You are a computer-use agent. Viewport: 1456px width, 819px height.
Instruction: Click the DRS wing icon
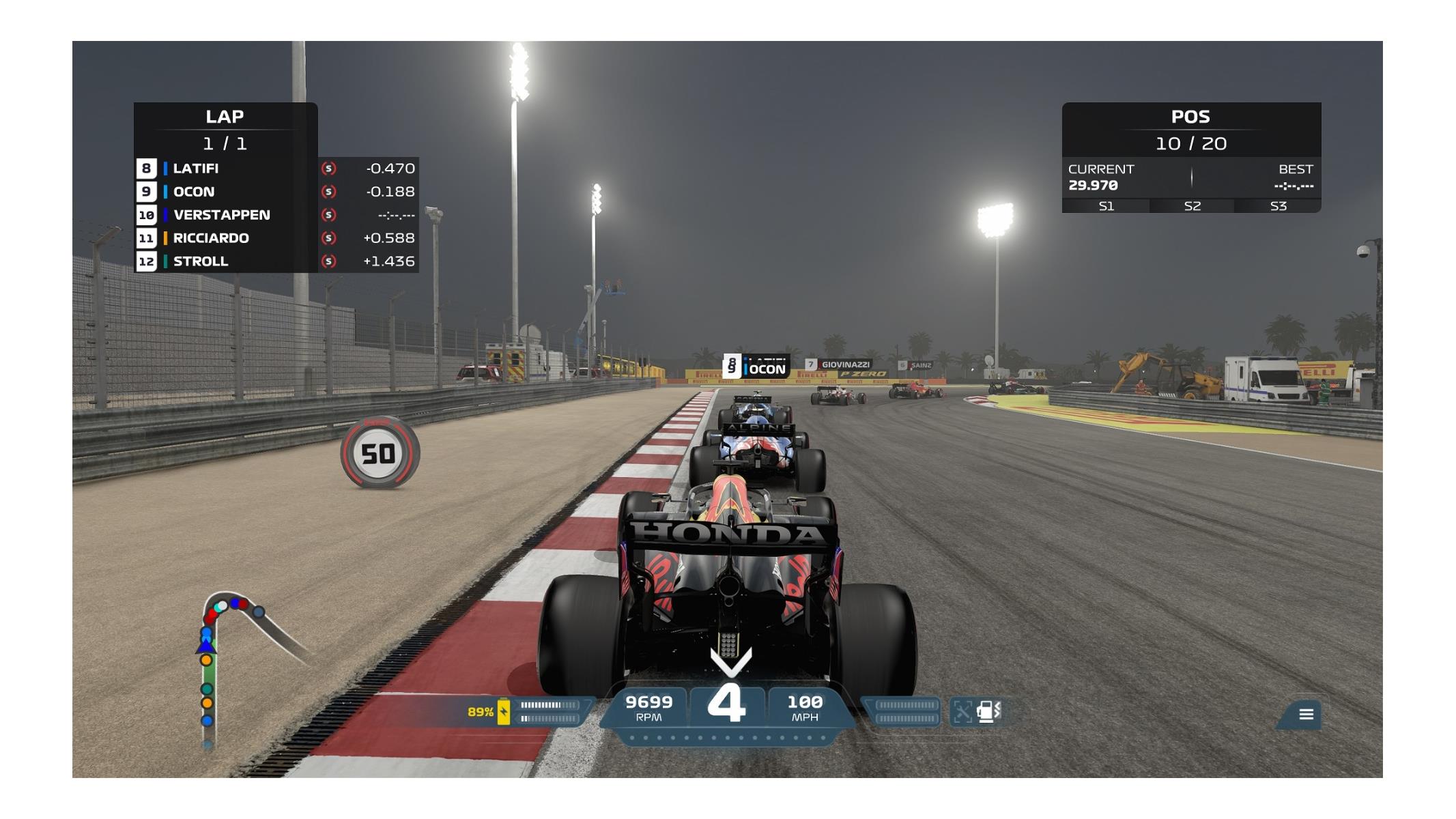[x=962, y=711]
